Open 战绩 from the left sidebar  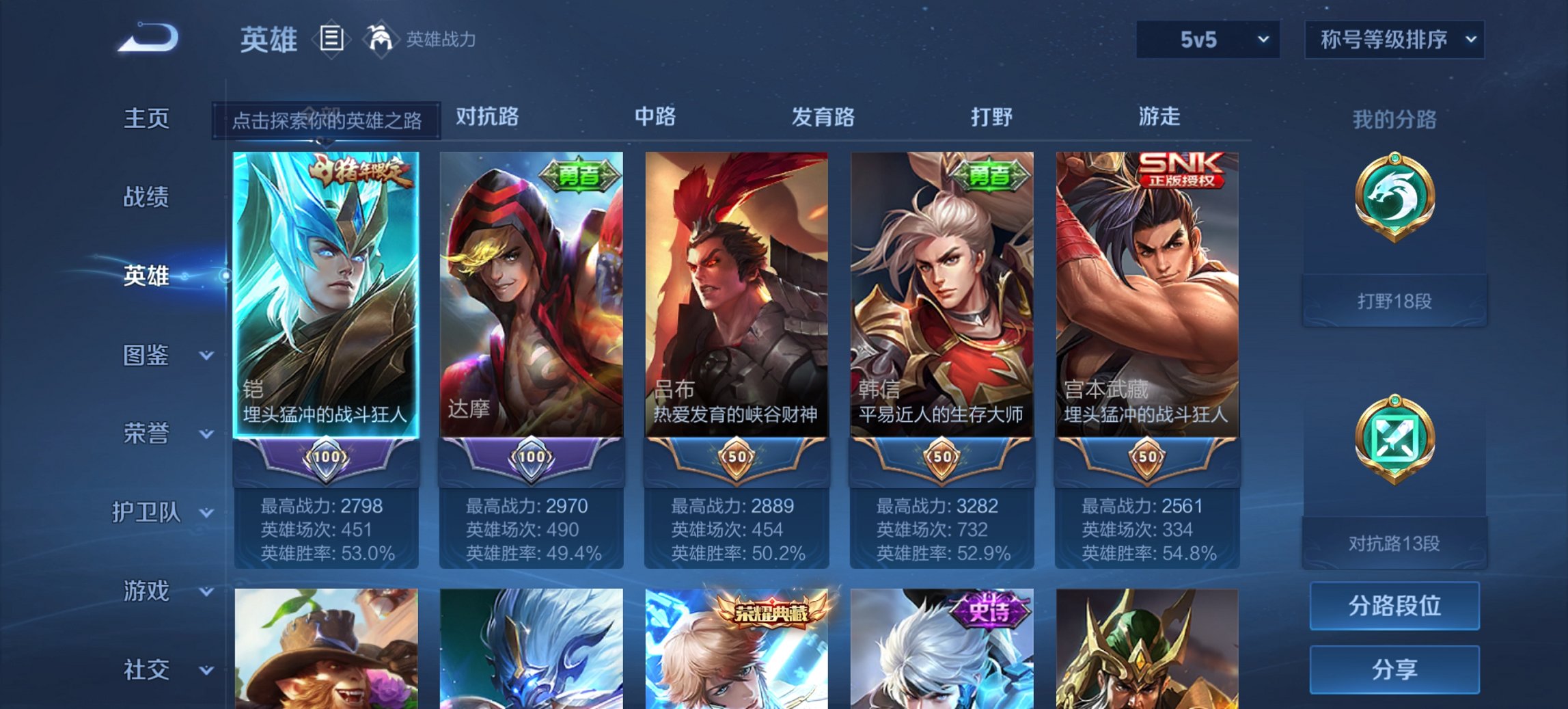click(146, 197)
